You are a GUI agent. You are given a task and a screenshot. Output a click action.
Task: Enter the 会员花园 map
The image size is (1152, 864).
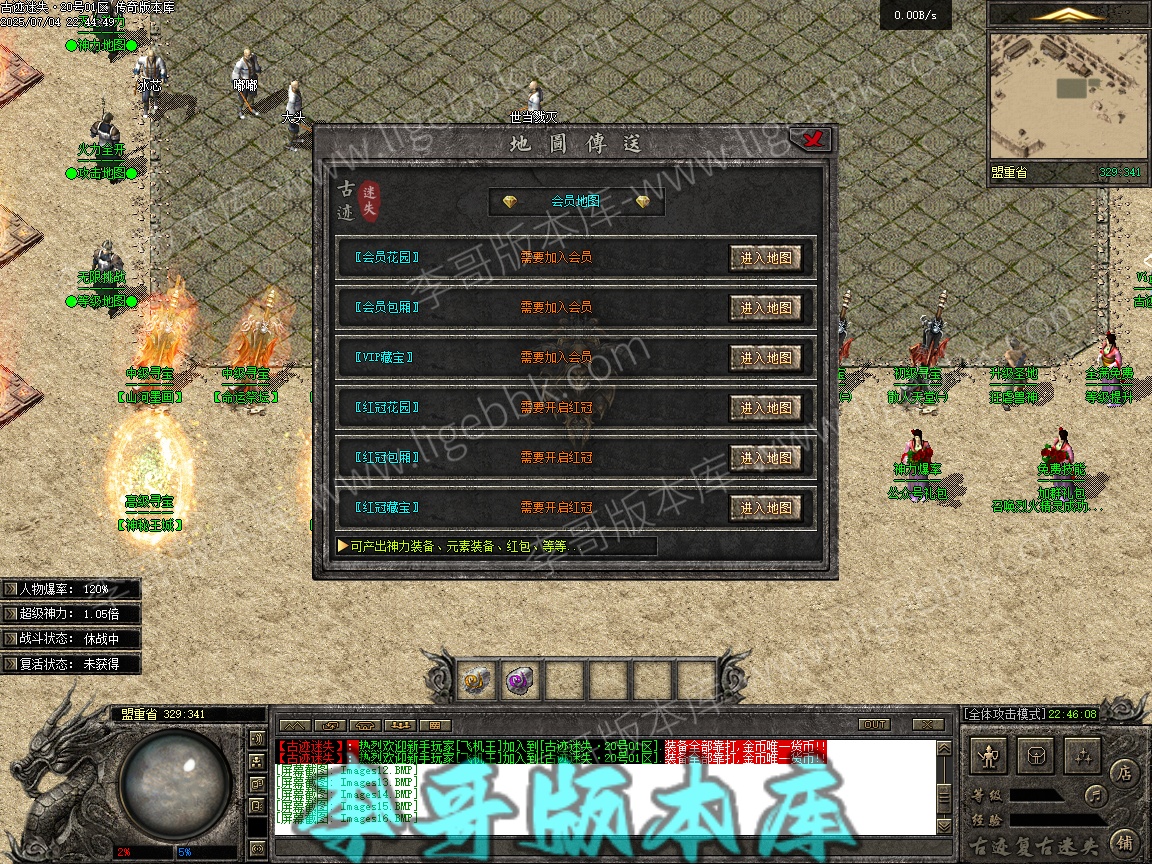pyautogui.click(x=765, y=258)
